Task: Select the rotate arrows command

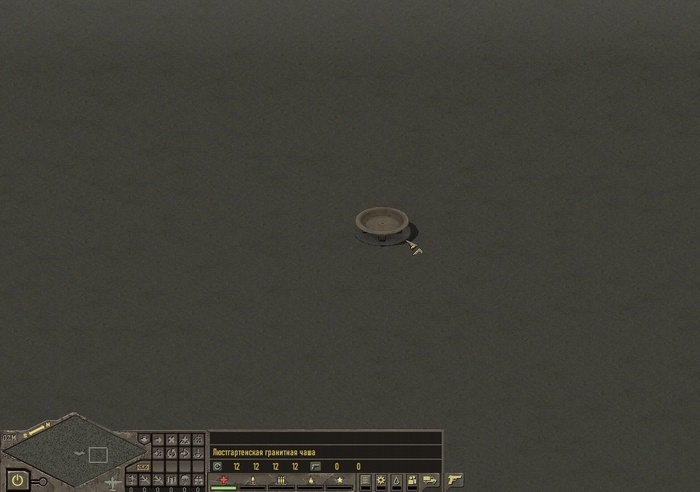Action: pos(171,453)
